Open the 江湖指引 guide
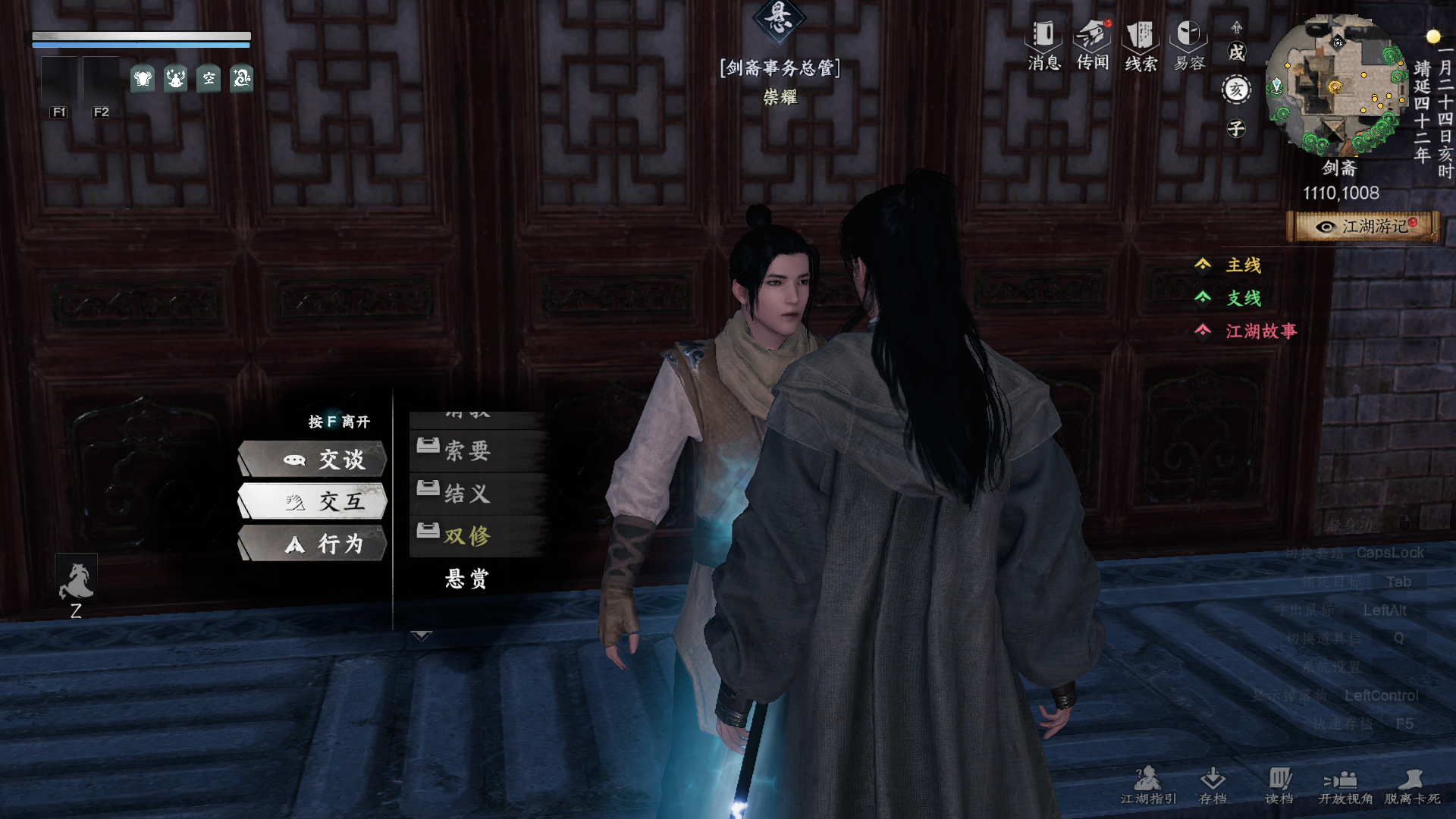Screen dimensions: 1456x819 [1148, 785]
